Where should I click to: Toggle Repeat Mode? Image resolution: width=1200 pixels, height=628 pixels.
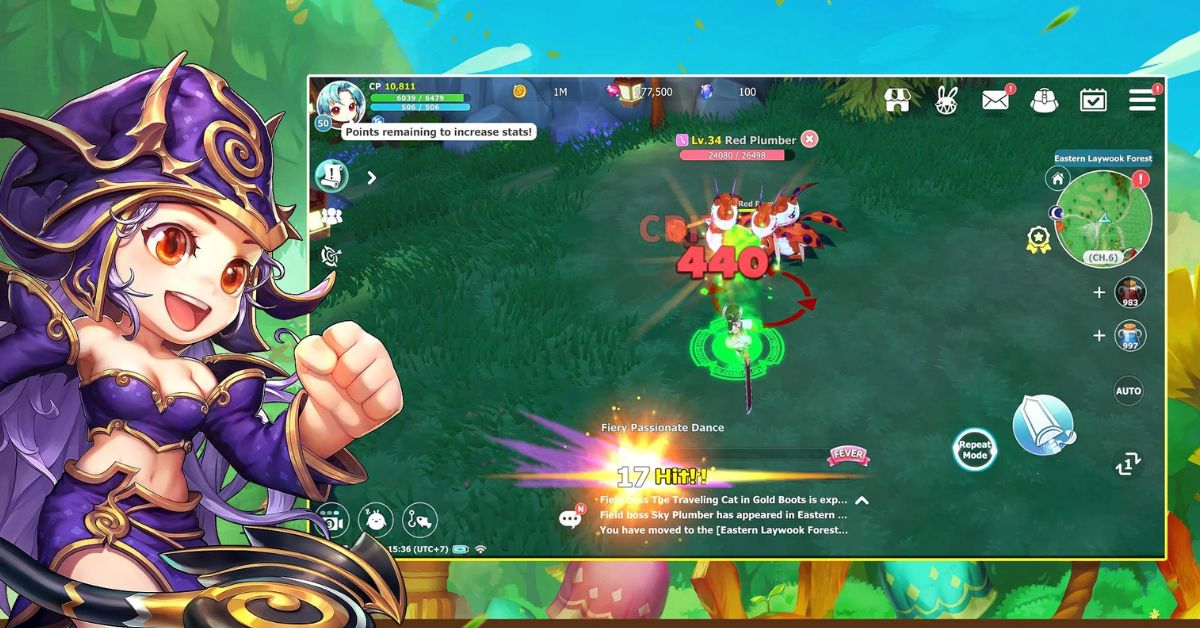point(974,450)
